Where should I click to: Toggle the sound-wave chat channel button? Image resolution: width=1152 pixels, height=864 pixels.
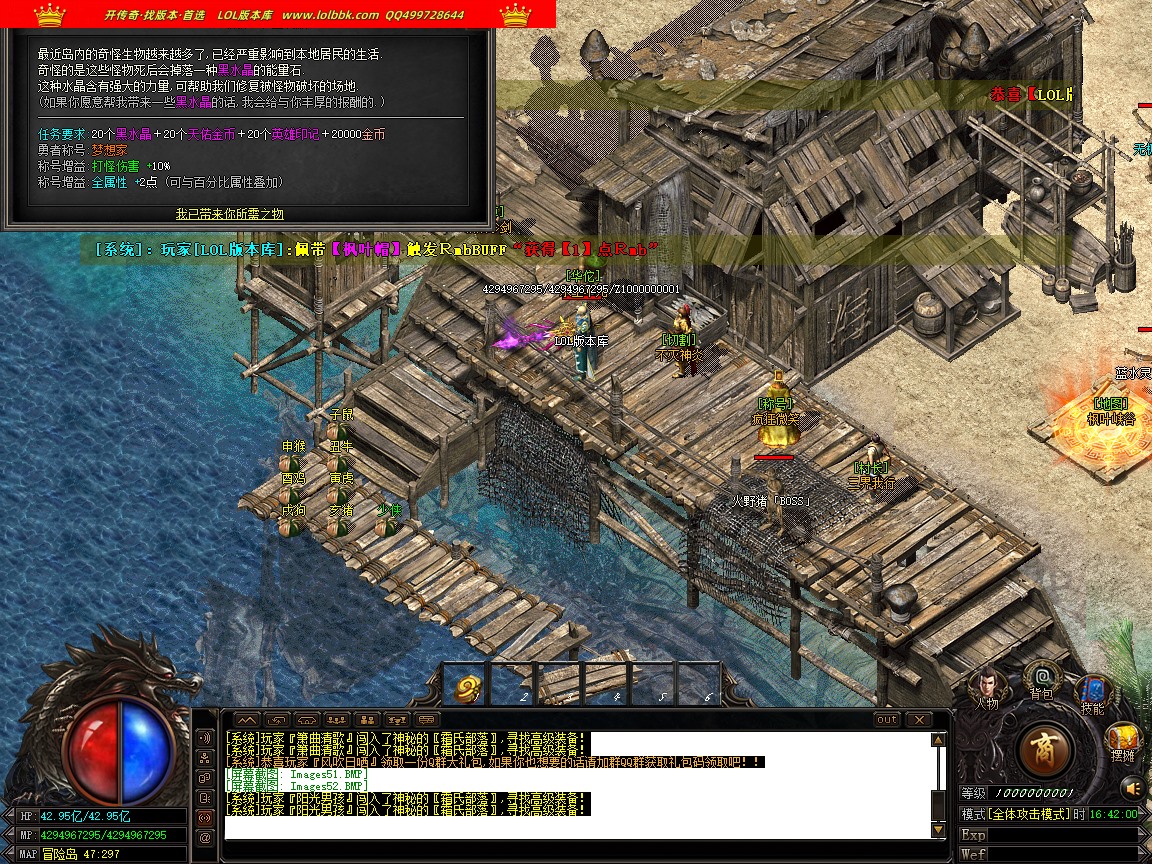point(205,737)
